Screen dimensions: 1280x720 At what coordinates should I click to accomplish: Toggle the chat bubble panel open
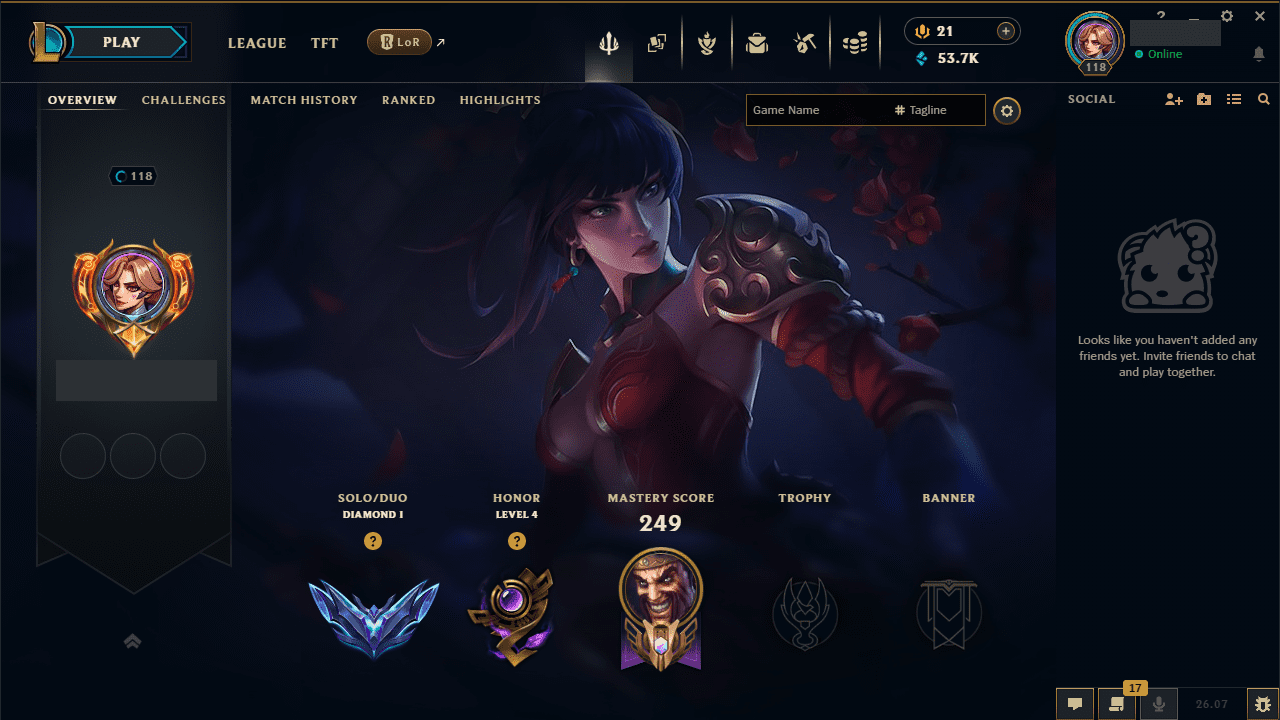(1075, 703)
